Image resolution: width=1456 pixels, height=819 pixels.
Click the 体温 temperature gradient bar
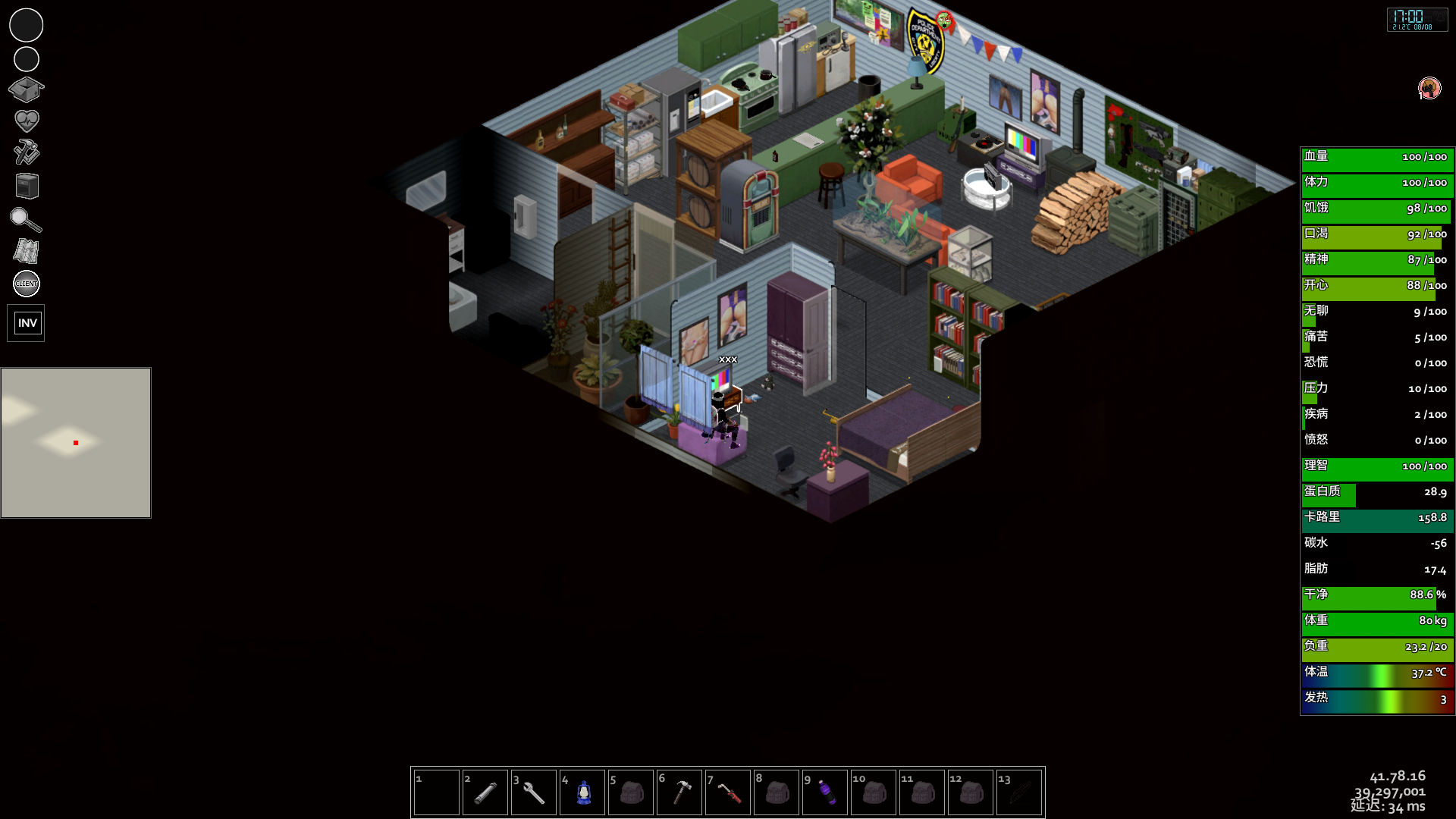(1377, 675)
